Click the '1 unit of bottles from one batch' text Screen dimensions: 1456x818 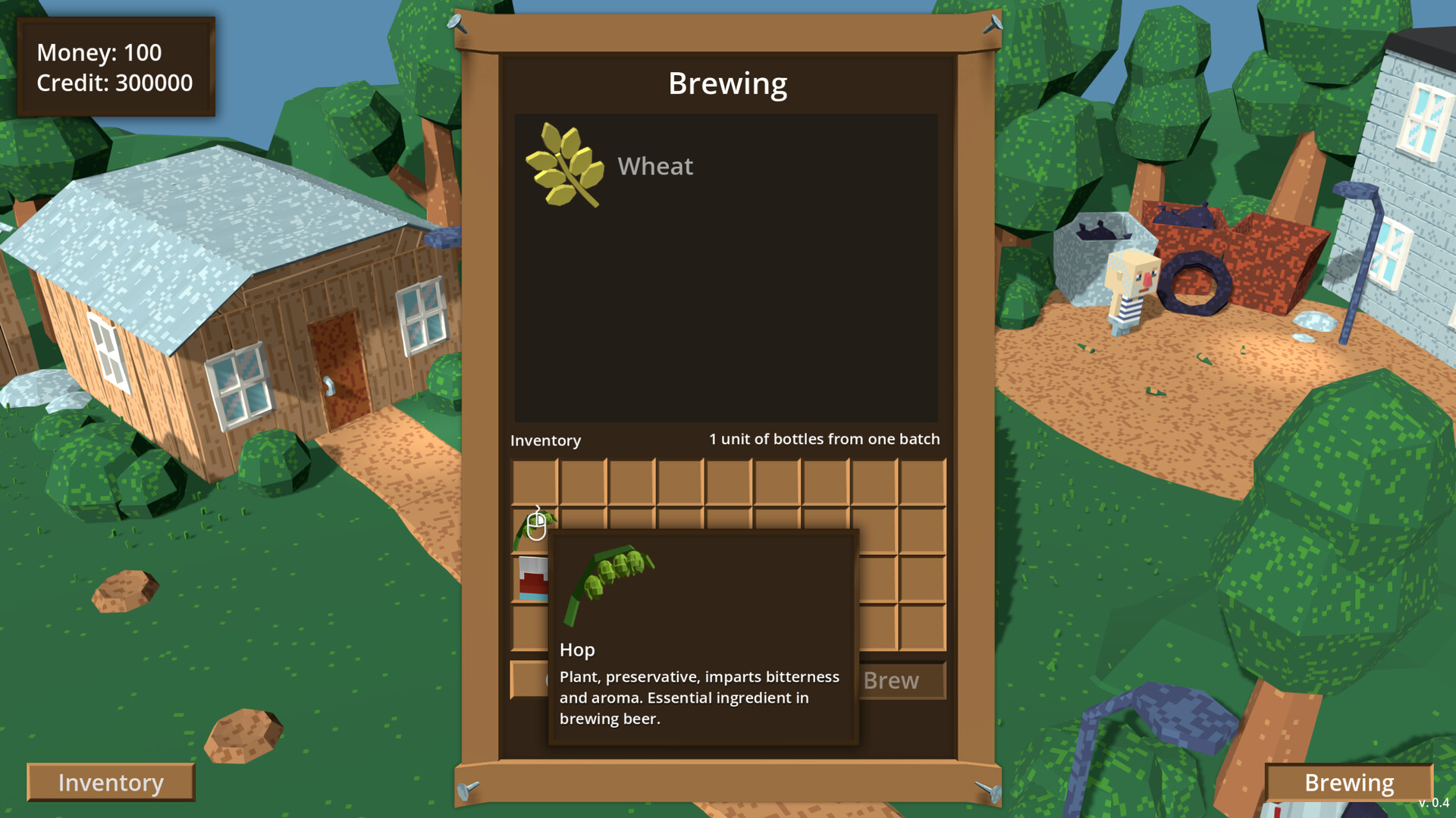click(824, 438)
